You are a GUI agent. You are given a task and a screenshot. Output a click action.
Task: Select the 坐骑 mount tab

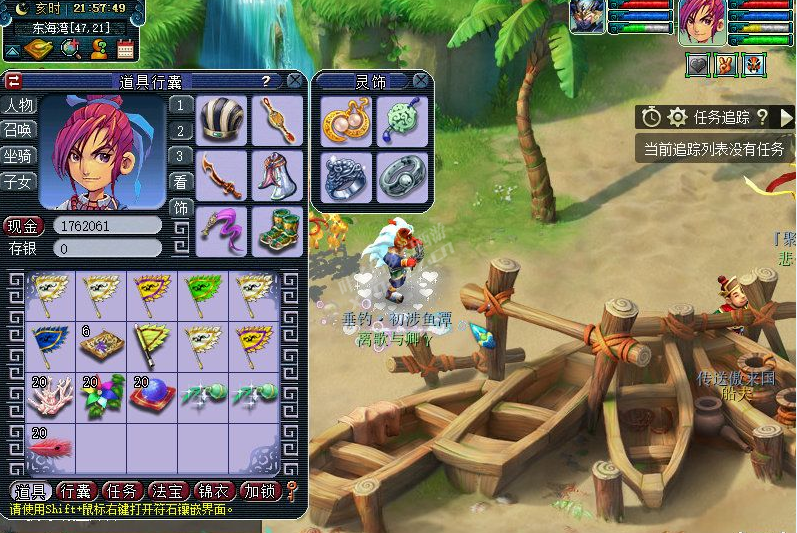click(19, 156)
